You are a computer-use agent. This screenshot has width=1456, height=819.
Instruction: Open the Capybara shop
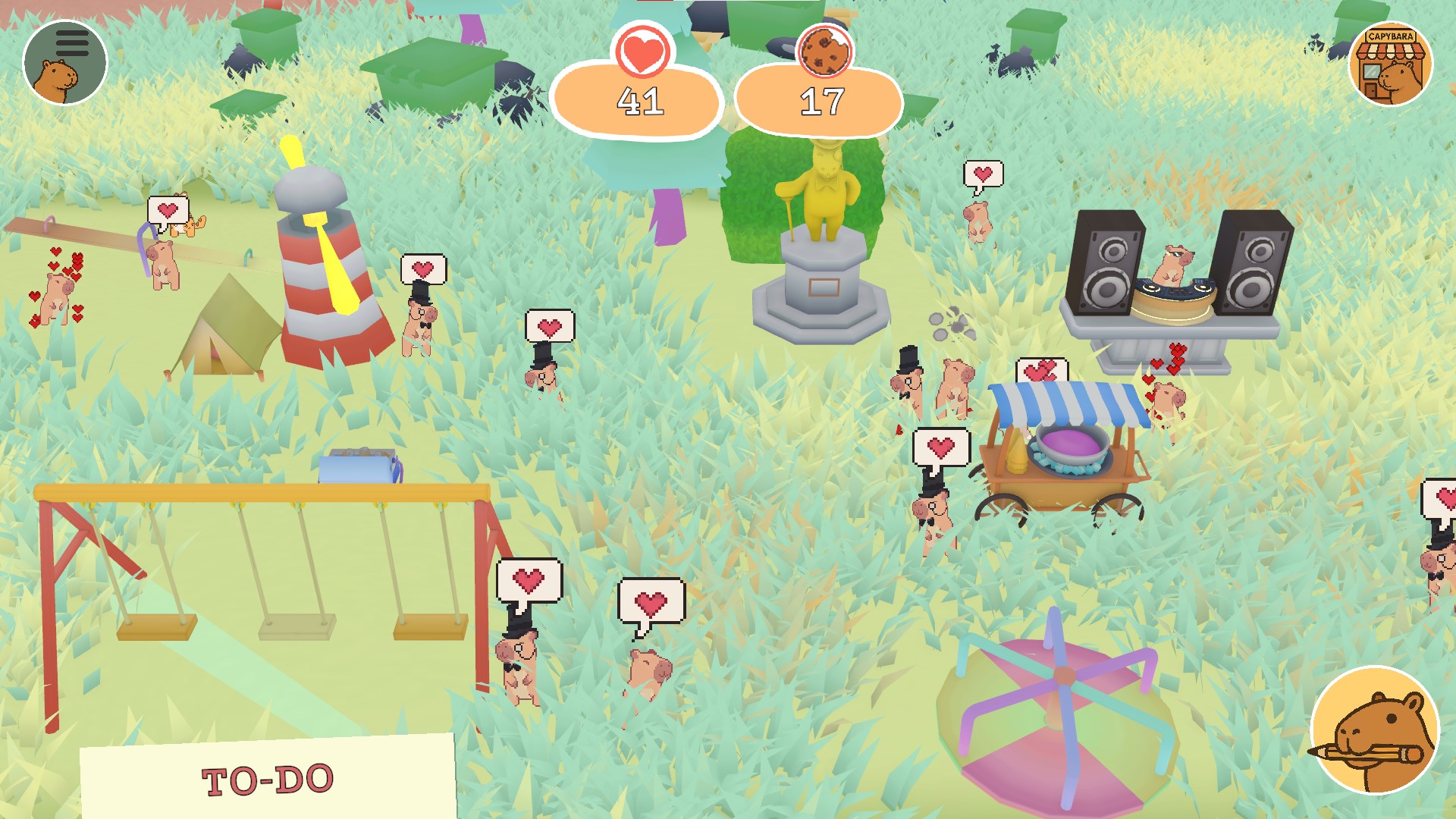click(1390, 64)
